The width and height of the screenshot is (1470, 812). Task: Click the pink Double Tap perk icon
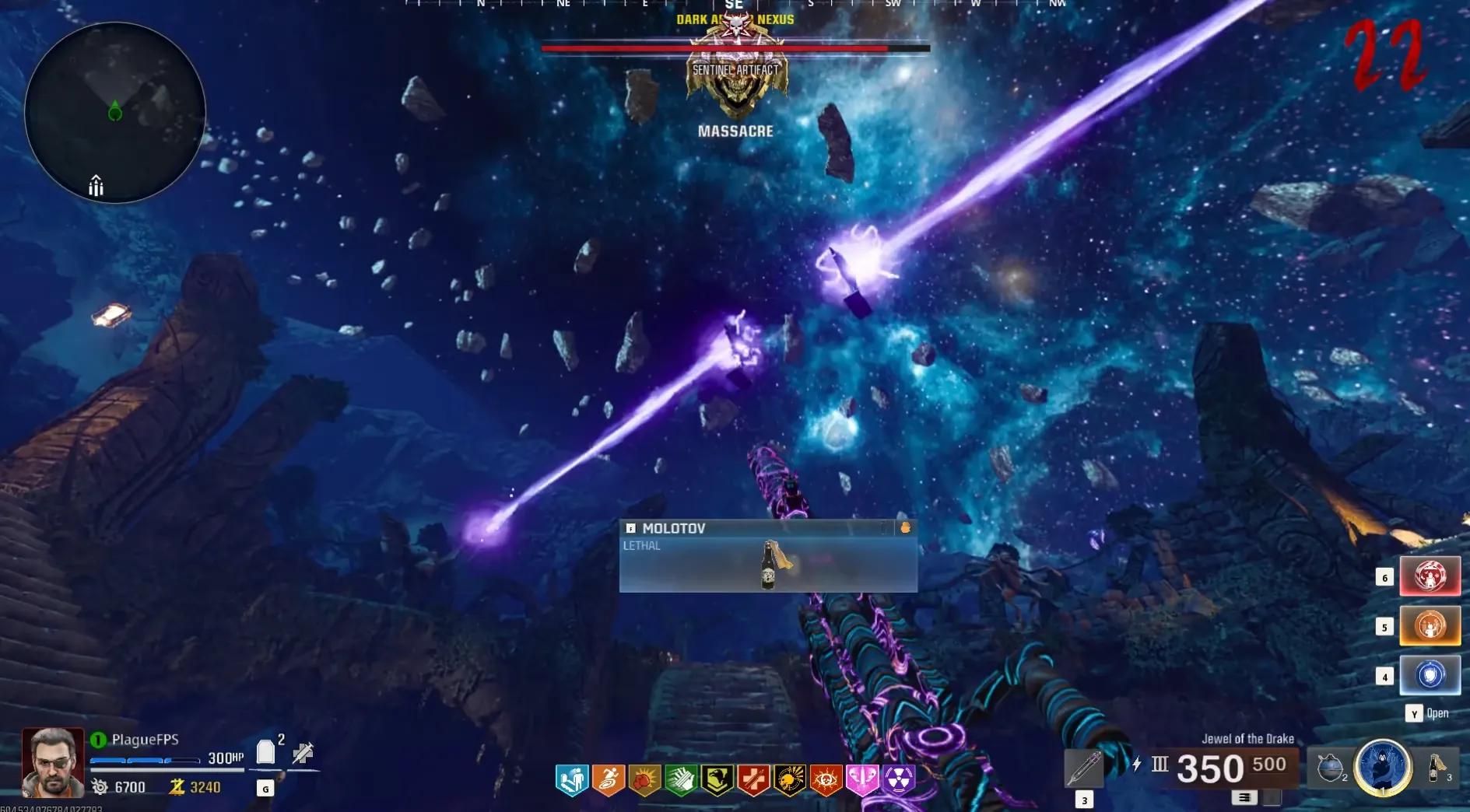(x=862, y=779)
